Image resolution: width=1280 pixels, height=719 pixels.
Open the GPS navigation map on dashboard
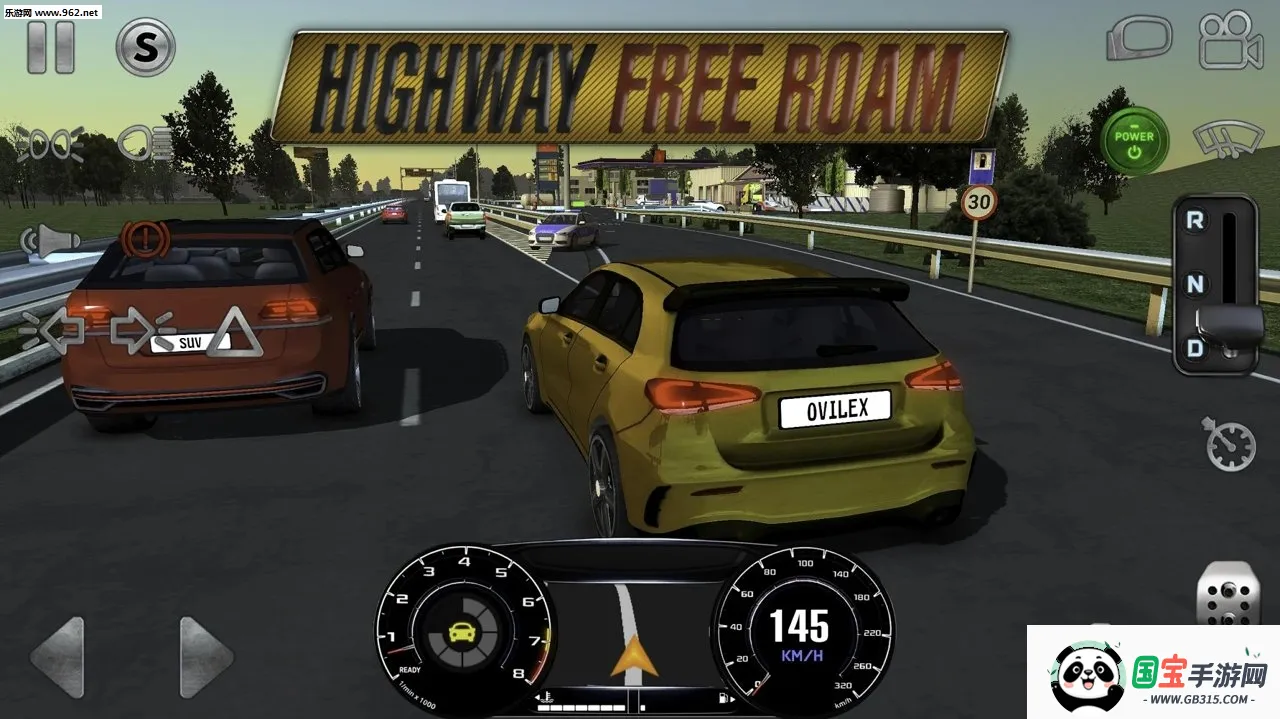[632, 625]
